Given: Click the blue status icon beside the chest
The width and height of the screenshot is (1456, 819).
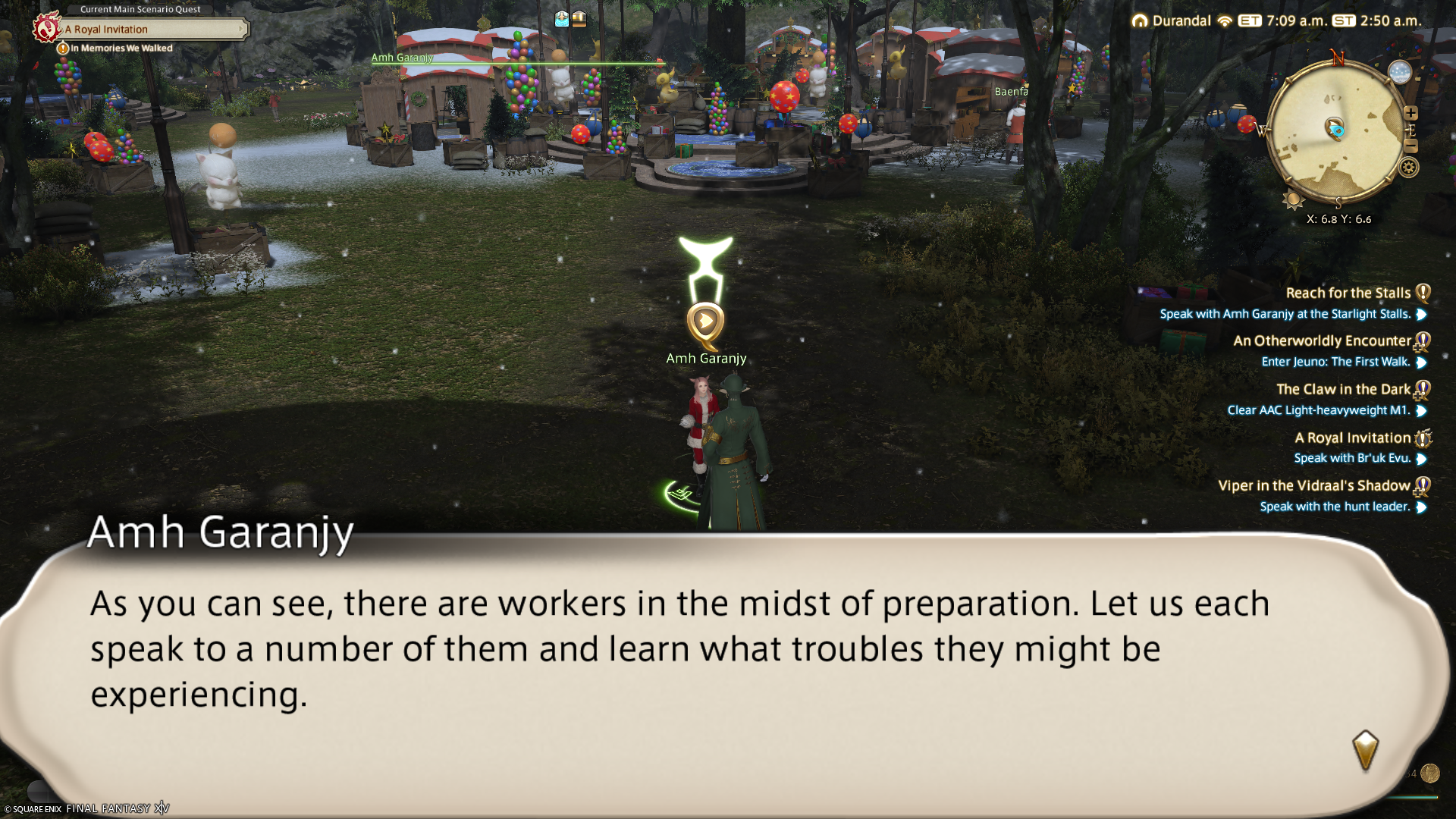Looking at the screenshot, I should click(x=562, y=19).
